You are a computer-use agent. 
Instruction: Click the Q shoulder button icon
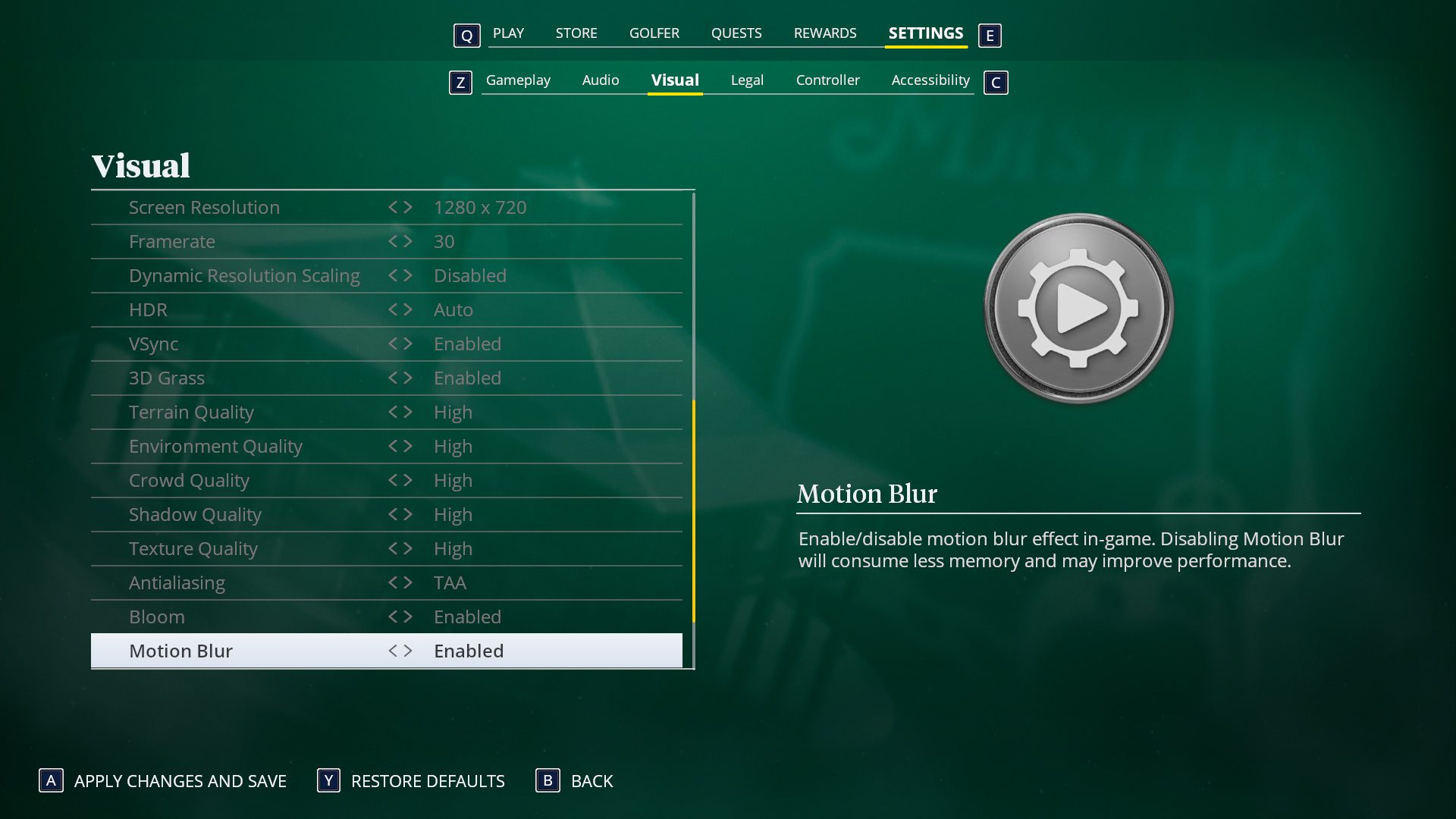pos(466,35)
